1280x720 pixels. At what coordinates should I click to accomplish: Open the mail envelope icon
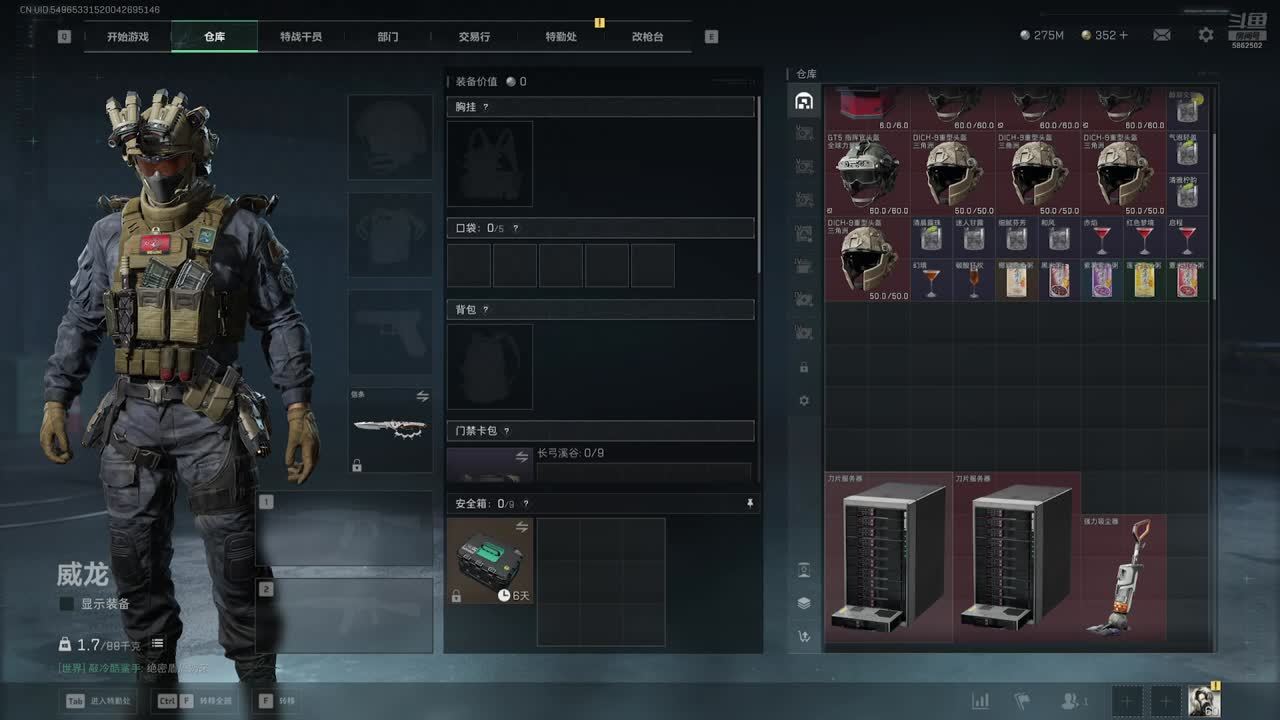pyautogui.click(x=1161, y=35)
